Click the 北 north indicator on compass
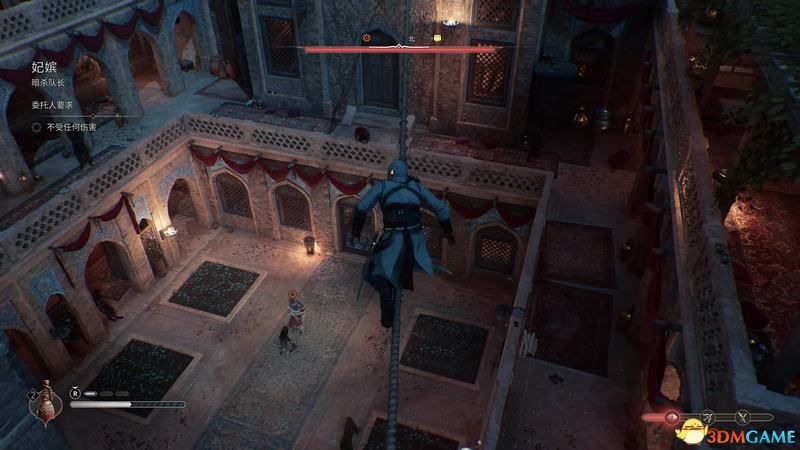This screenshot has width=800, height=450. [410, 38]
